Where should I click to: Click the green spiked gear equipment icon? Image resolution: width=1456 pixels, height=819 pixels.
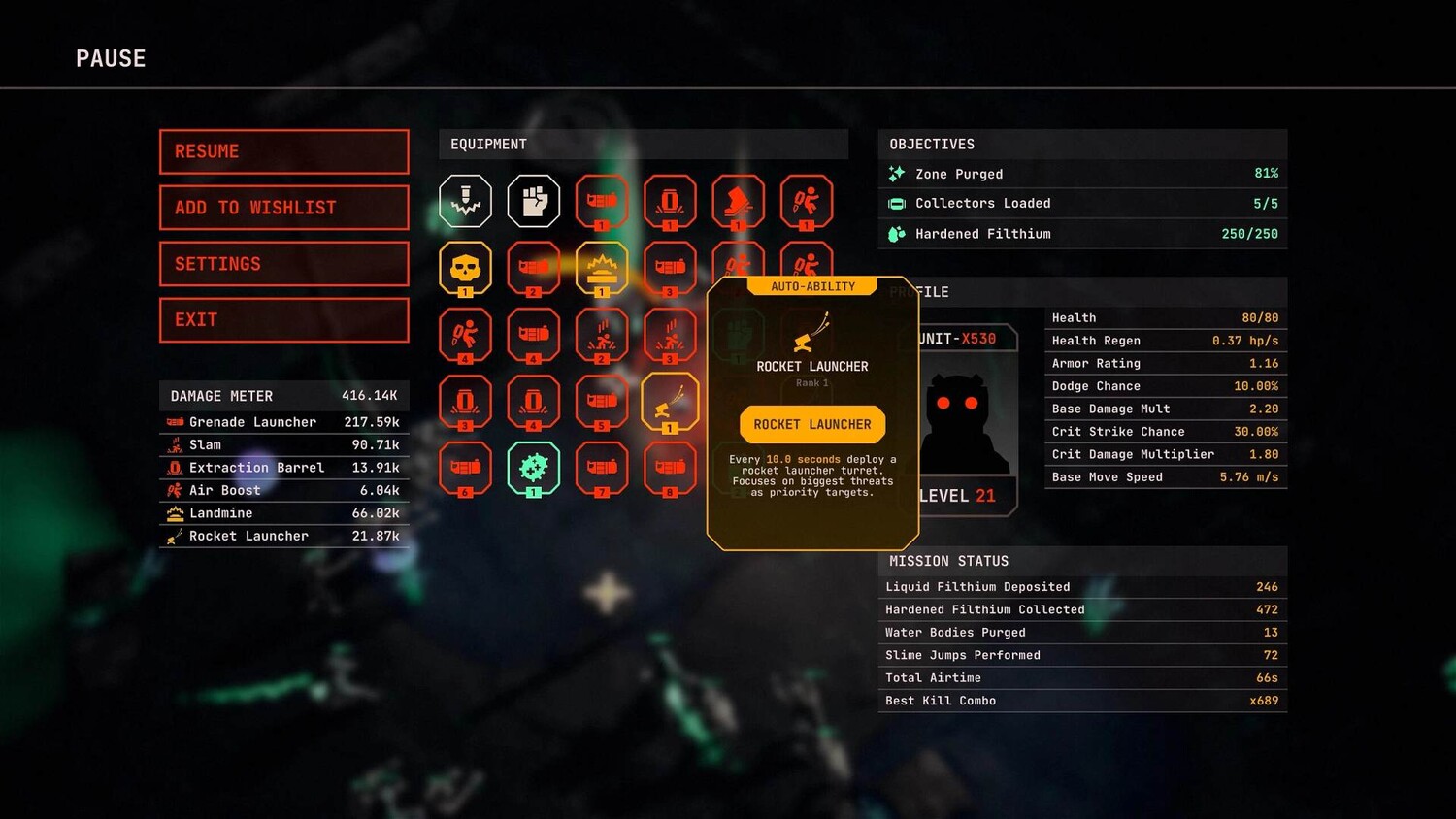(x=533, y=468)
